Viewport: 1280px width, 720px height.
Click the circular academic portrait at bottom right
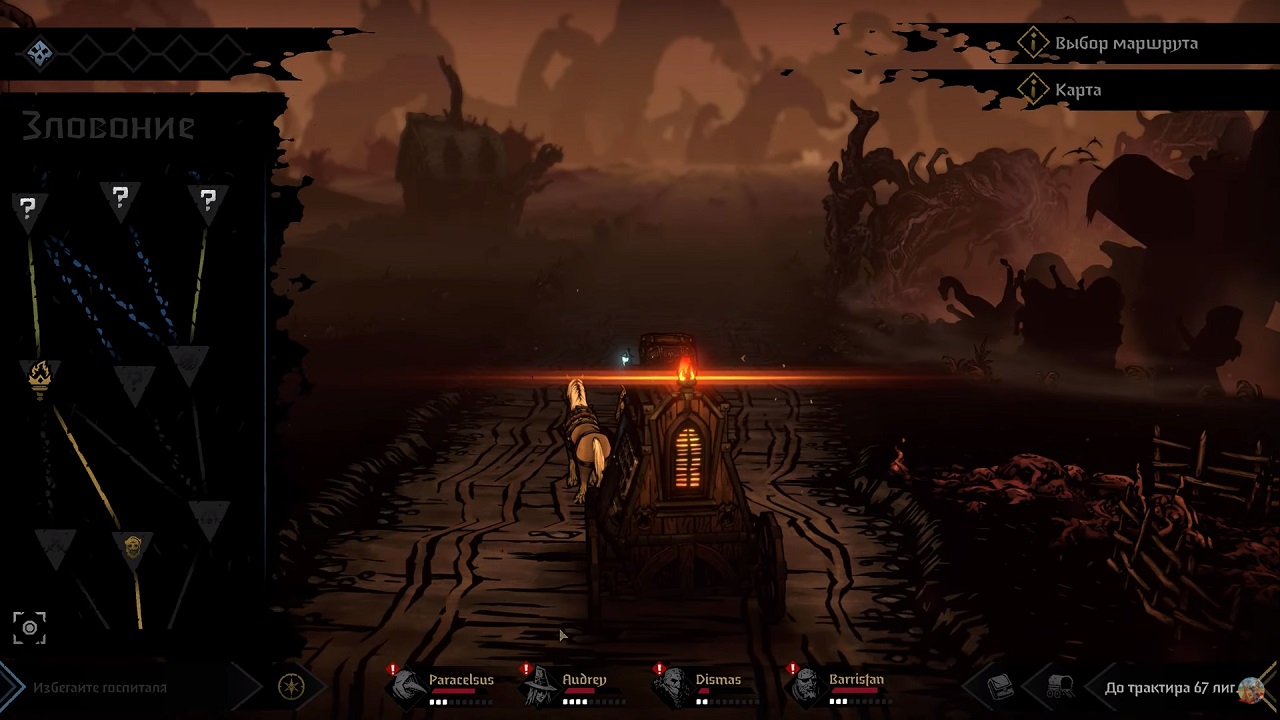pyautogui.click(x=1253, y=692)
